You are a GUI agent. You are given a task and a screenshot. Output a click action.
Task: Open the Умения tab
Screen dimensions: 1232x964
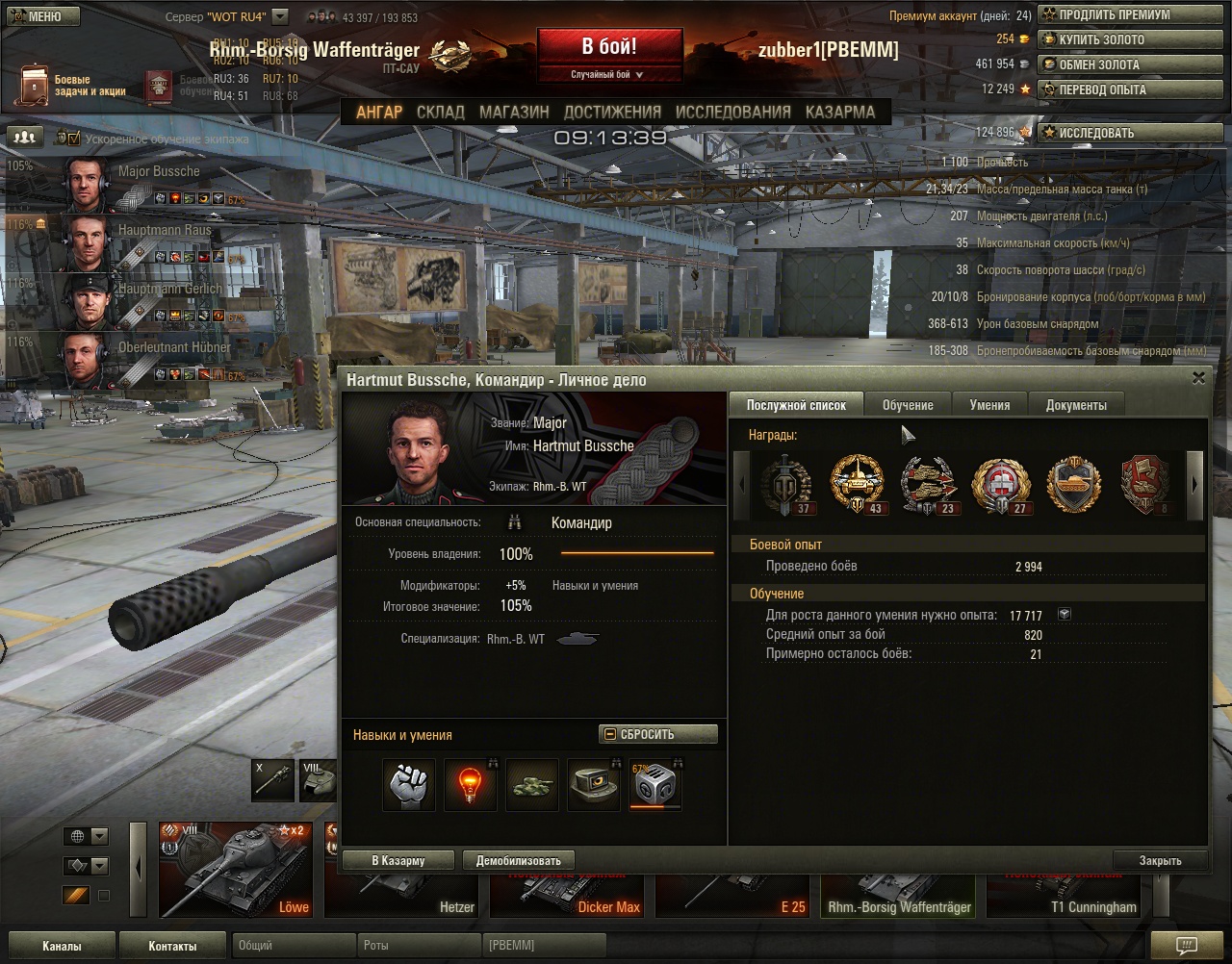tap(989, 405)
